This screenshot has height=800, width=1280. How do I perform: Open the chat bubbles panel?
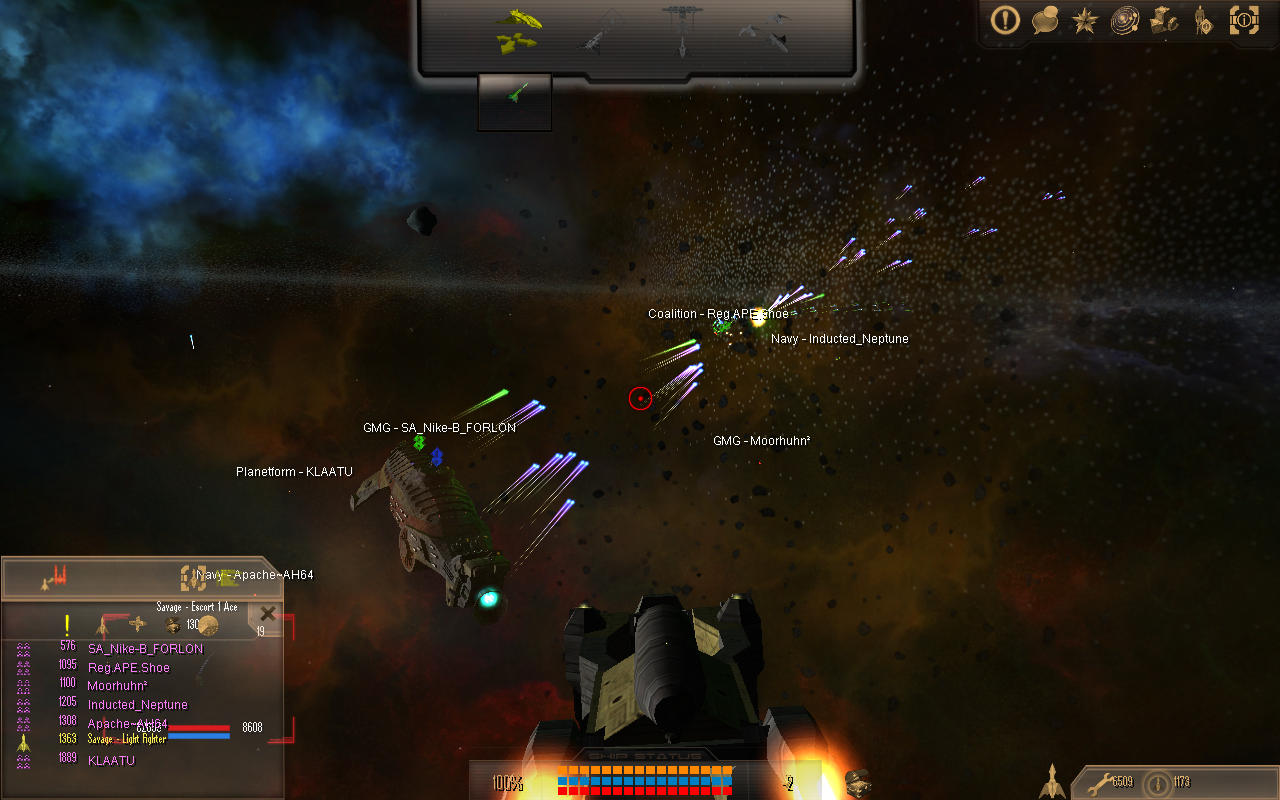pos(1044,20)
